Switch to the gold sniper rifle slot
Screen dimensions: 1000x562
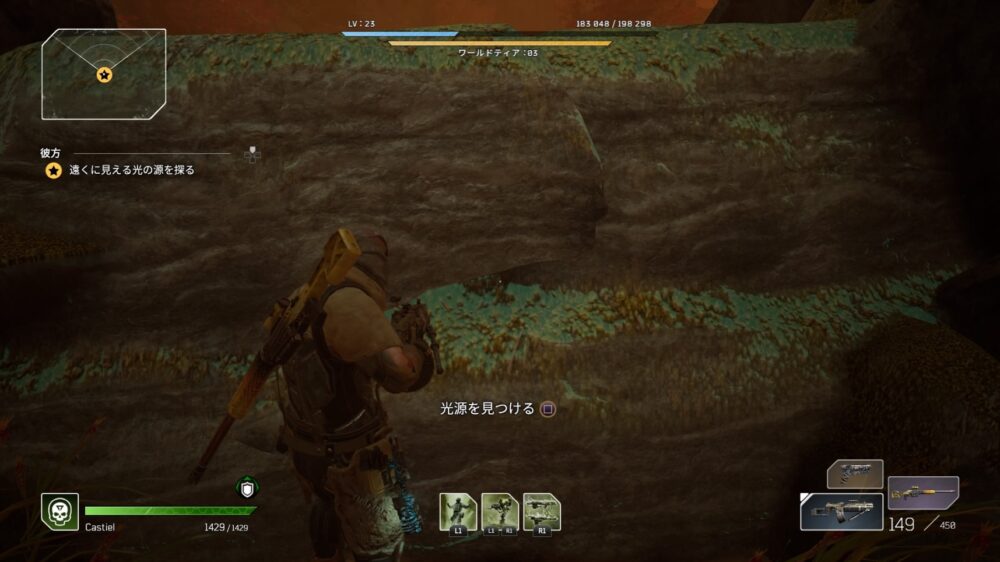[923, 492]
